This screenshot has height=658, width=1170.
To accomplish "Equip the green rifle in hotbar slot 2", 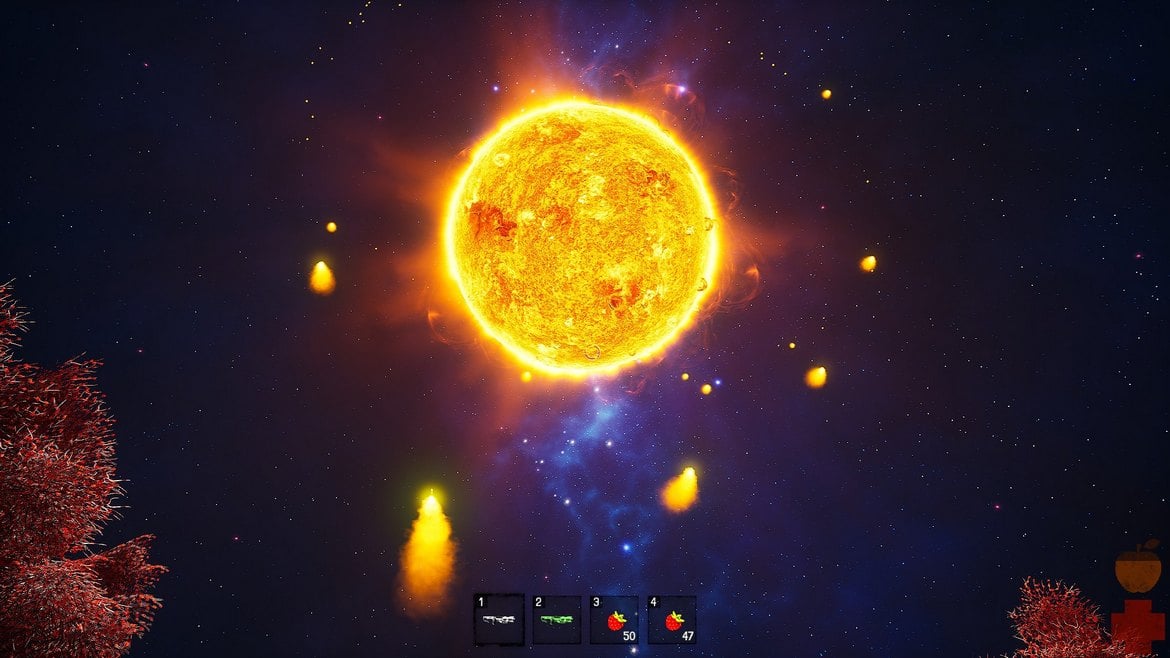I will click(x=556, y=620).
